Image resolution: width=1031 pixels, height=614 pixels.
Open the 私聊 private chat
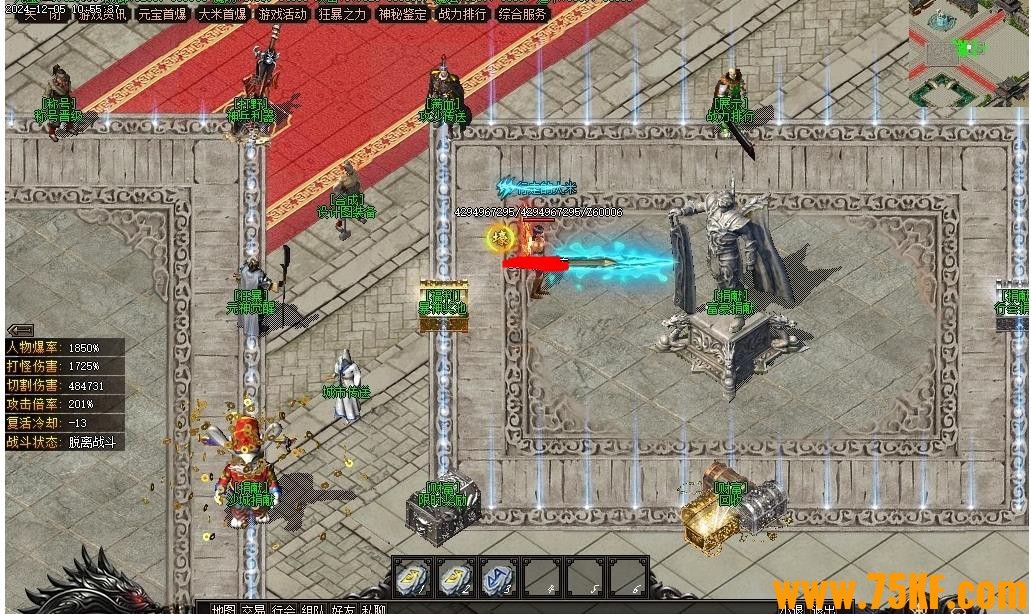[374, 608]
